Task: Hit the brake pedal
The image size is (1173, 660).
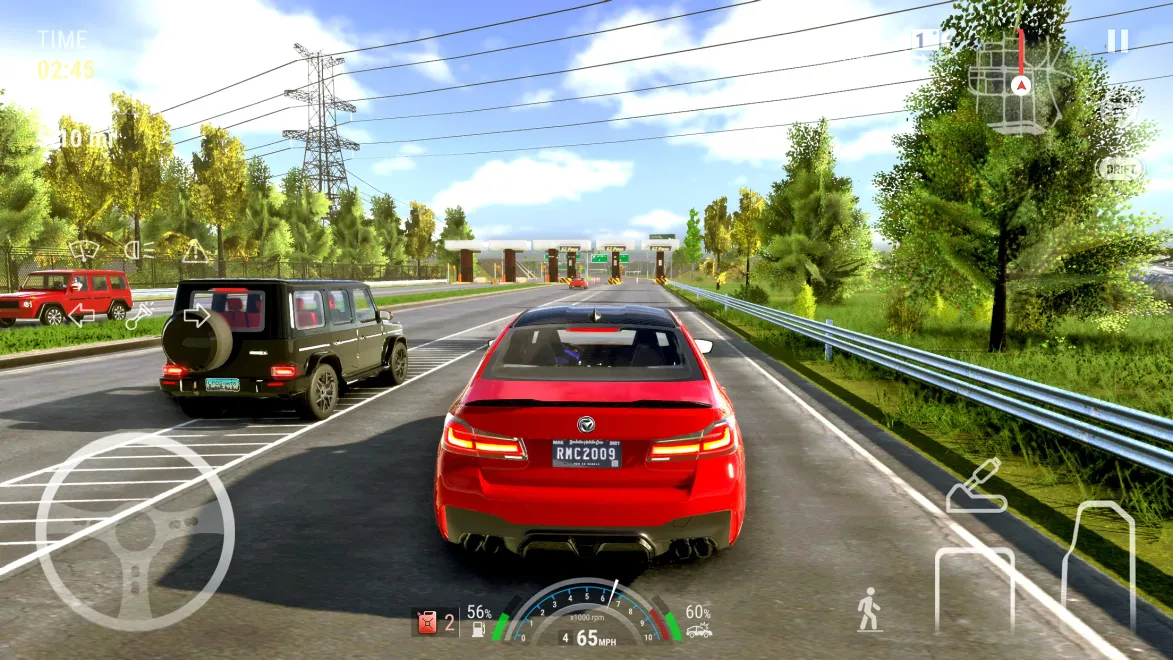Action: point(974,592)
